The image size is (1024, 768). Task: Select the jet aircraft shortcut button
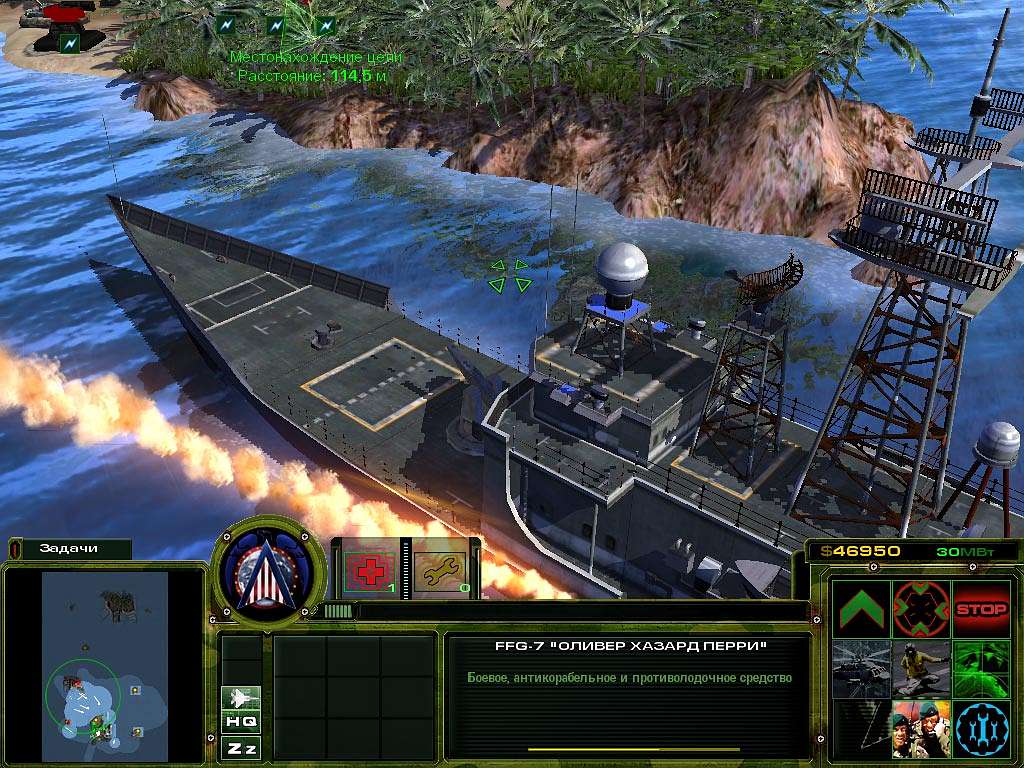pos(242,697)
